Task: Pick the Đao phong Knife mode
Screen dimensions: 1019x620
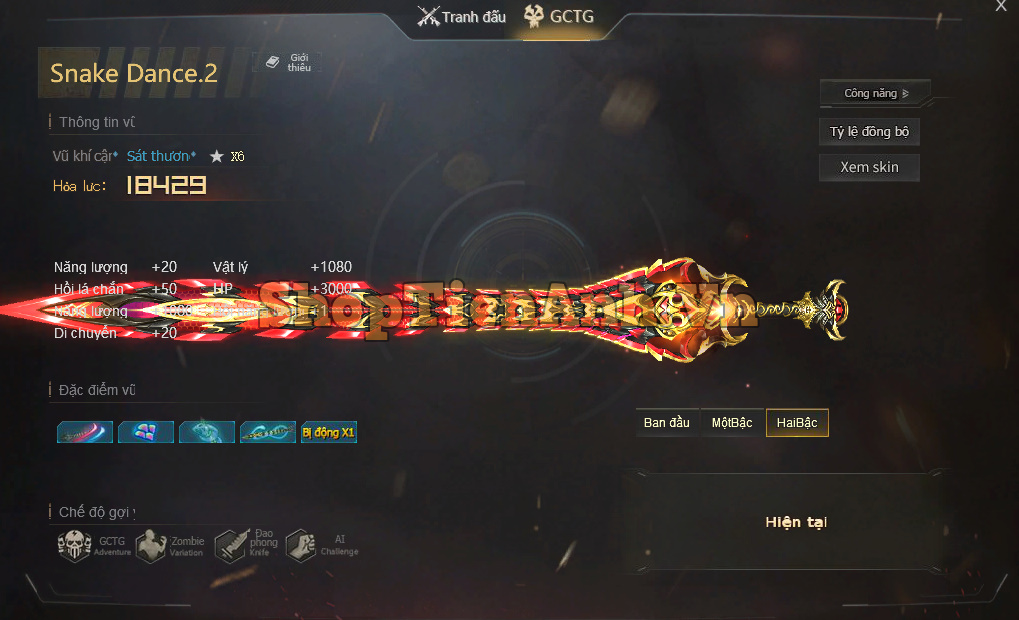Action: pos(231,546)
